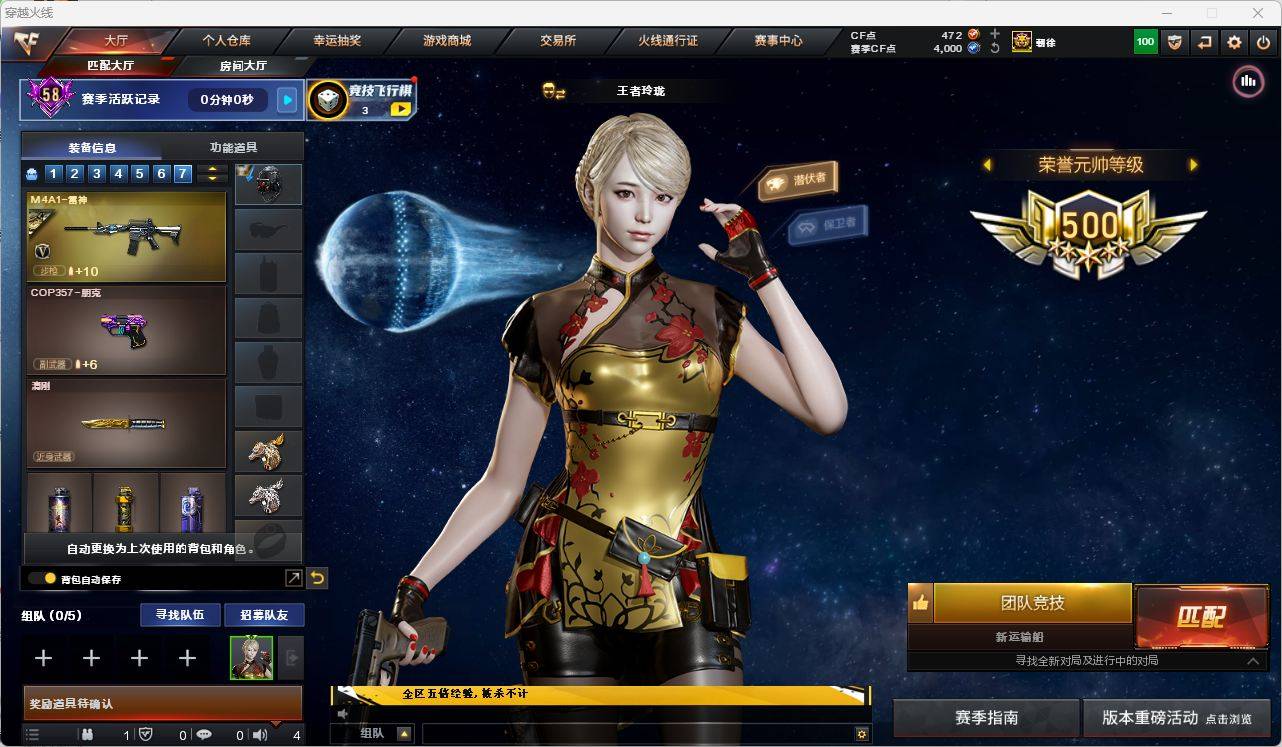Click the 寻找队伍 find team button

point(180,615)
